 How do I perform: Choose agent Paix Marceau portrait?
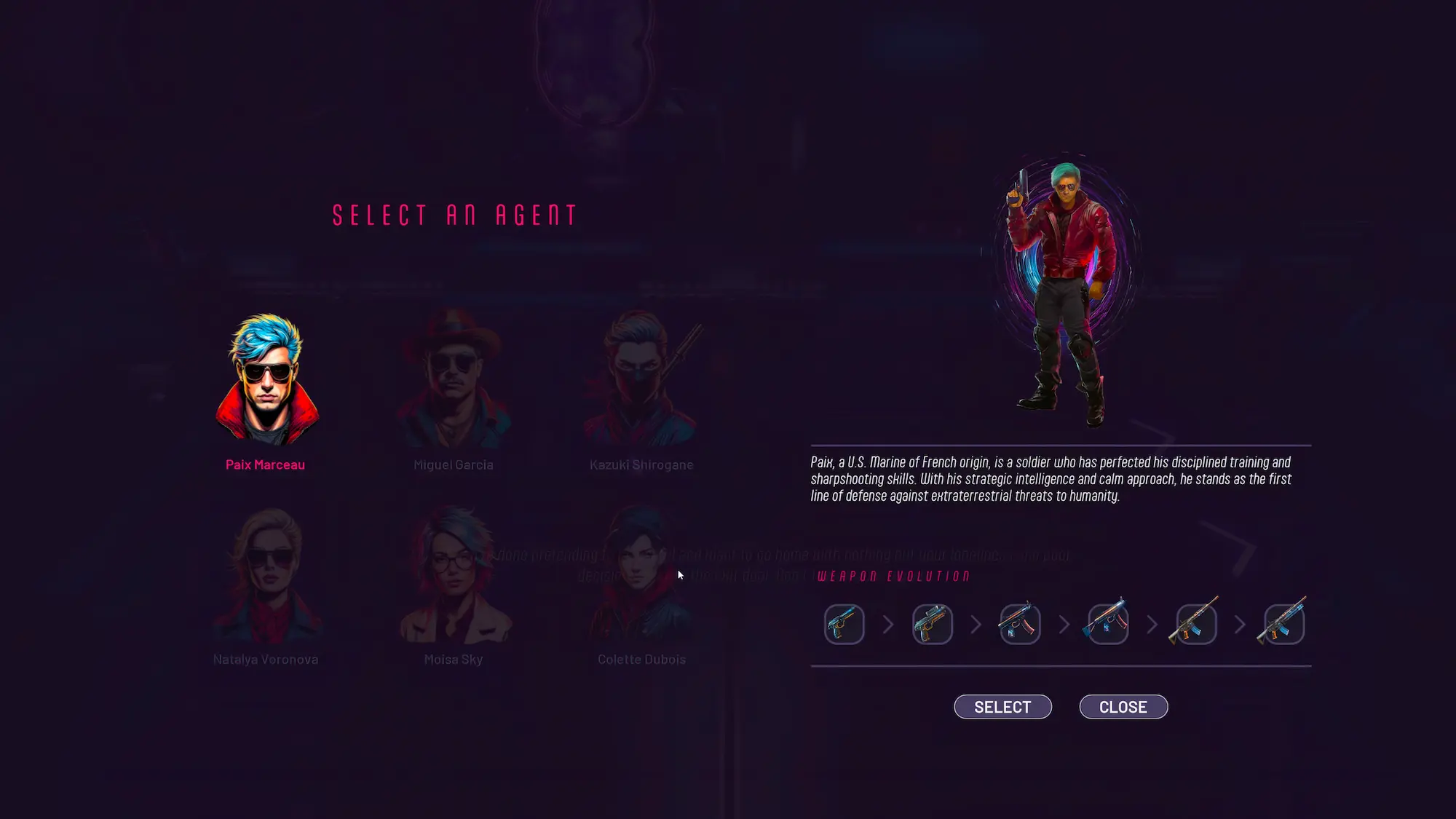(x=266, y=380)
